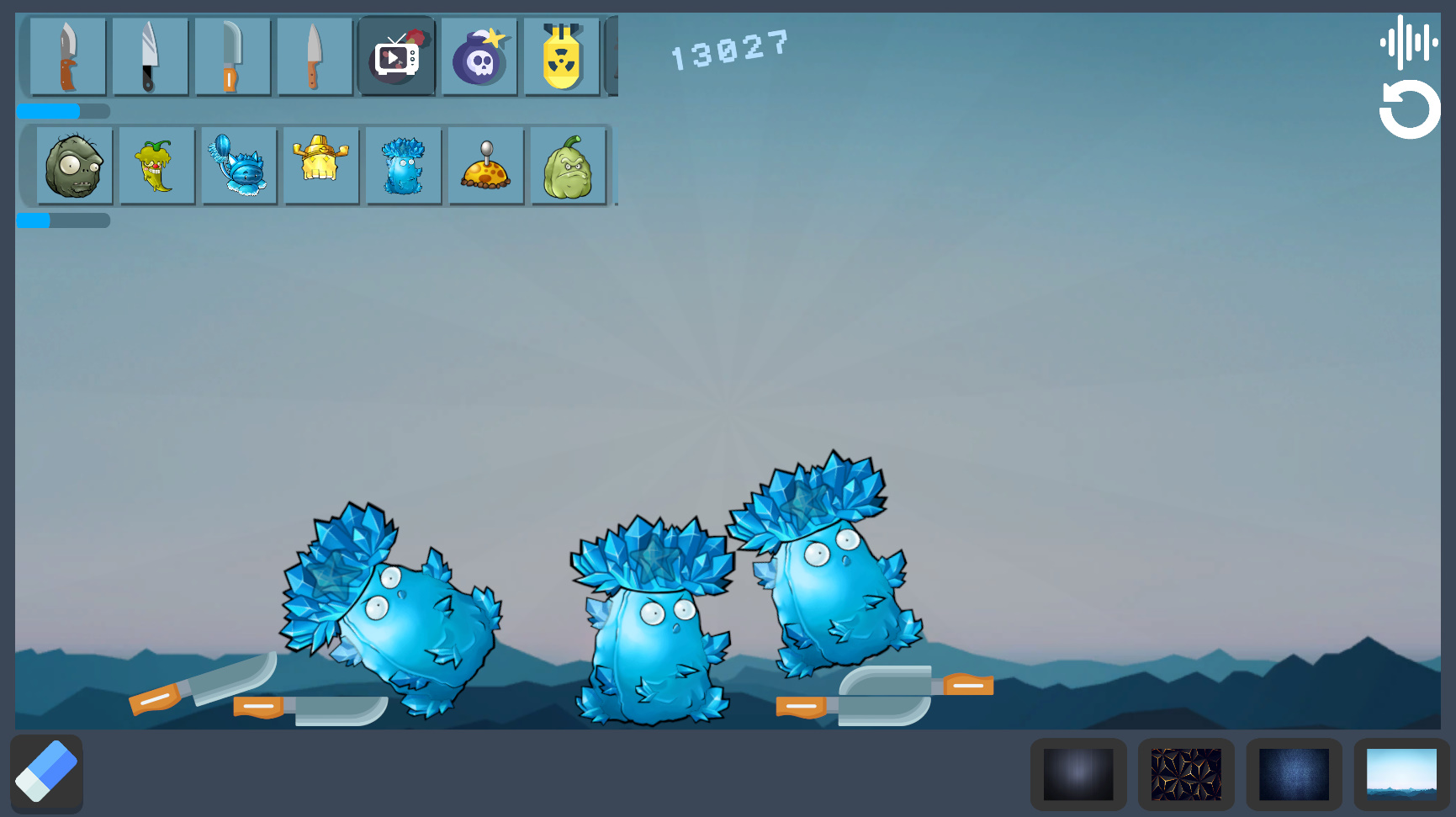
Task: Switch to the green chili pepper character
Action: 156,165
